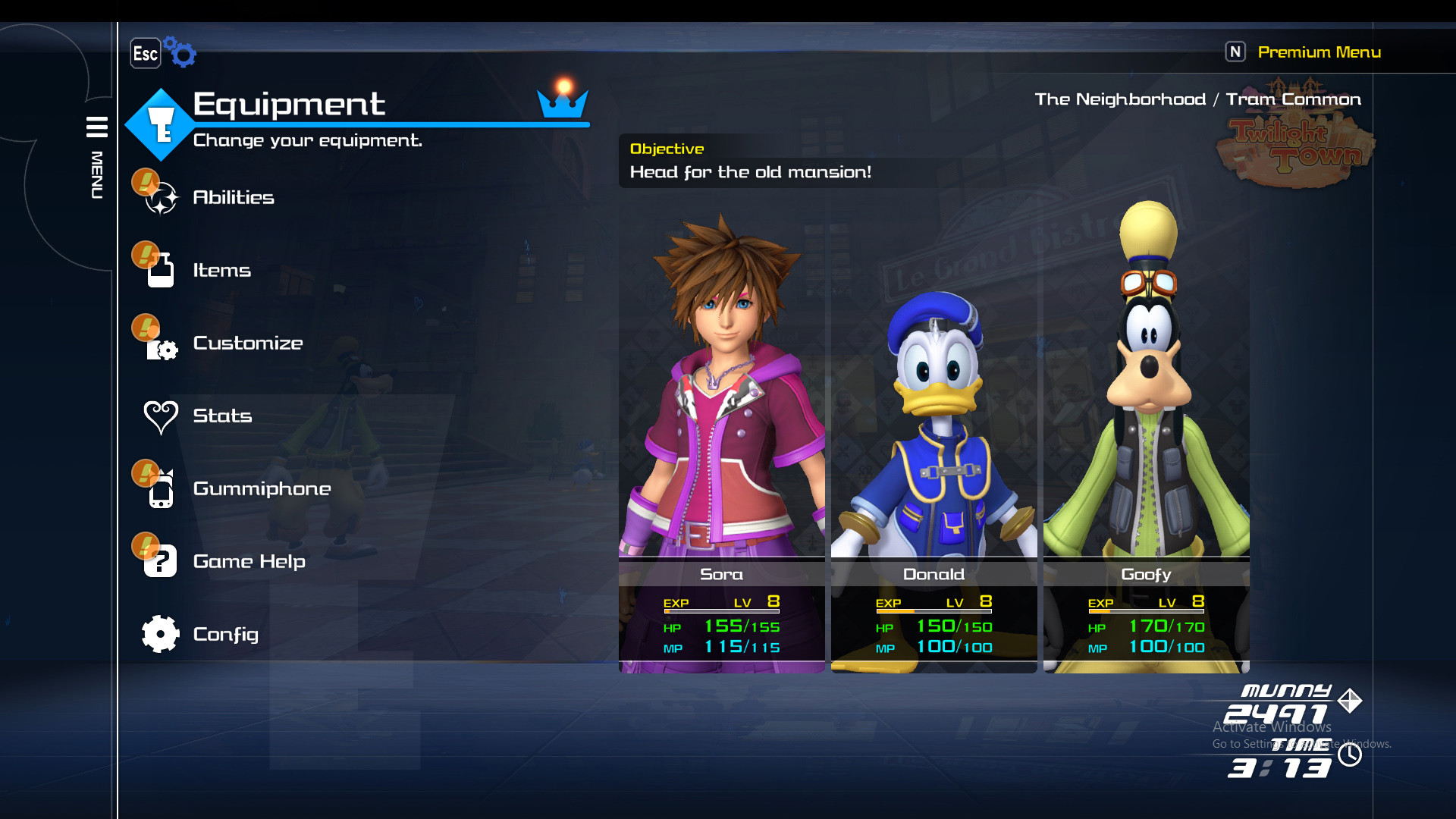
Task: Open the Premium Menu
Action: click(1320, 52)
